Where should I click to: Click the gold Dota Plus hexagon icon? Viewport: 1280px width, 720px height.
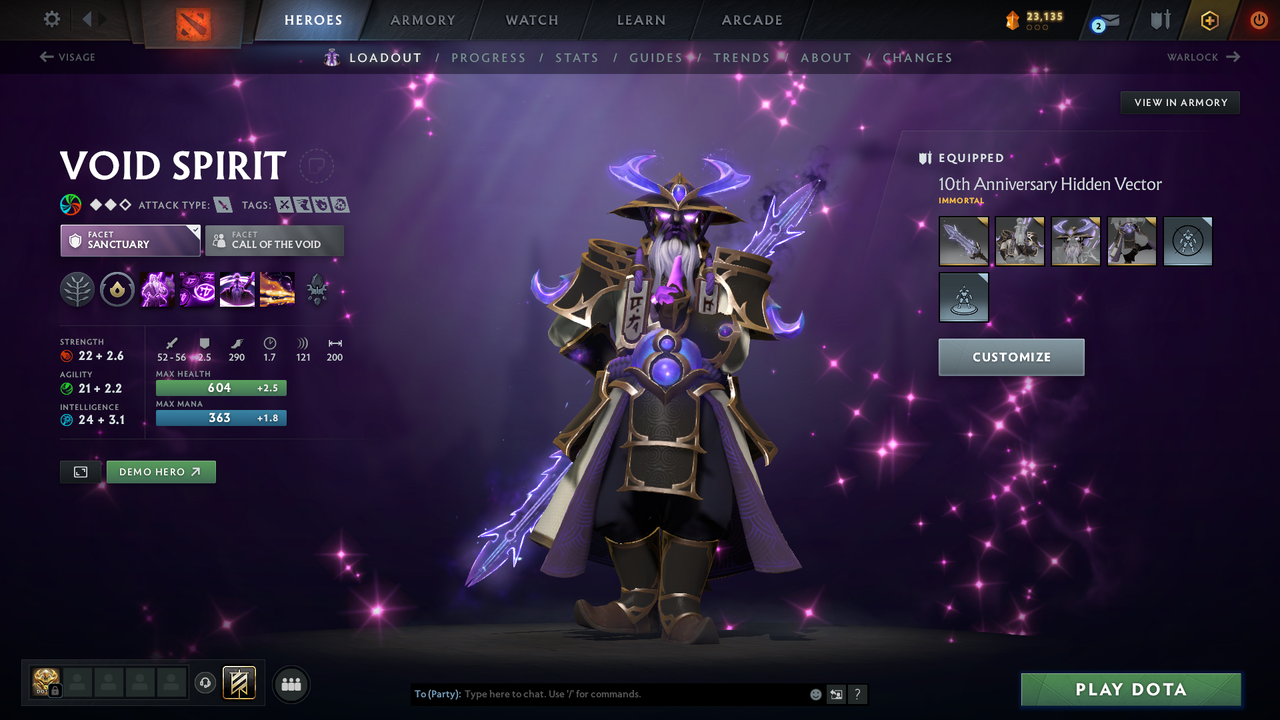tap(1209, 19)
